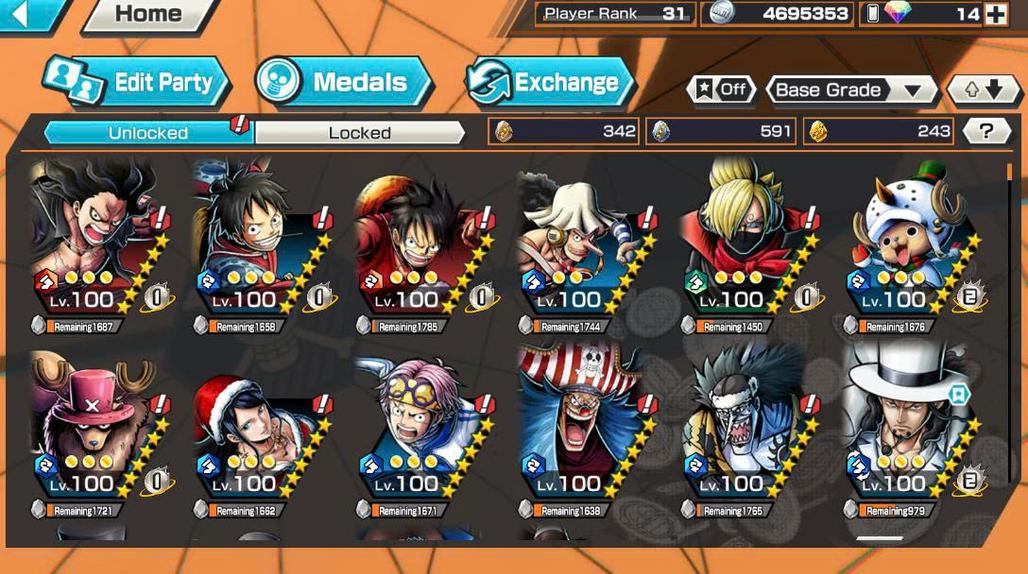Open help with the question mark button

(985, 131)
